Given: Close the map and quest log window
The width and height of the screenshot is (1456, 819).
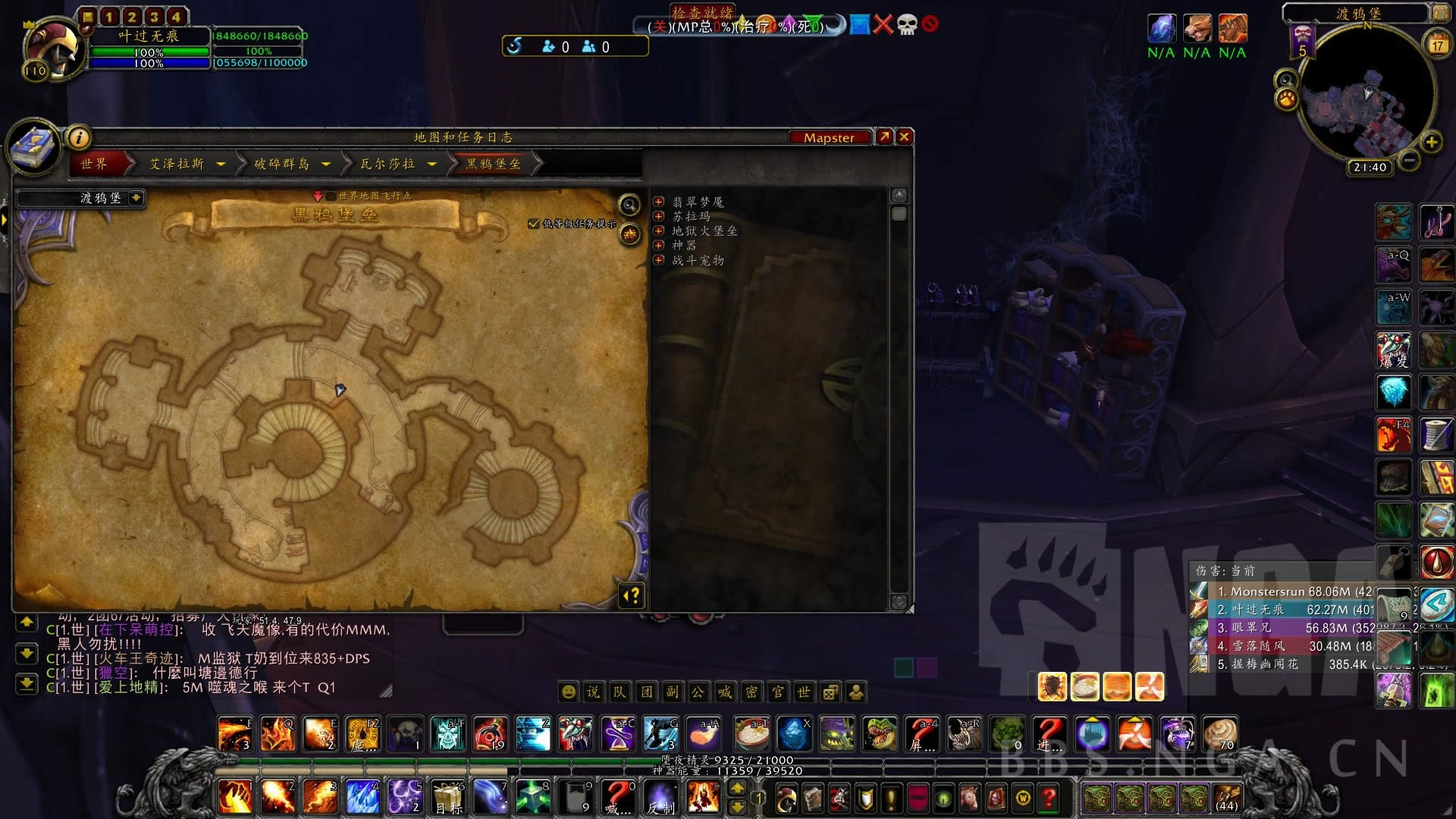Looking at the screenshot, I should (x=904, y=137).
